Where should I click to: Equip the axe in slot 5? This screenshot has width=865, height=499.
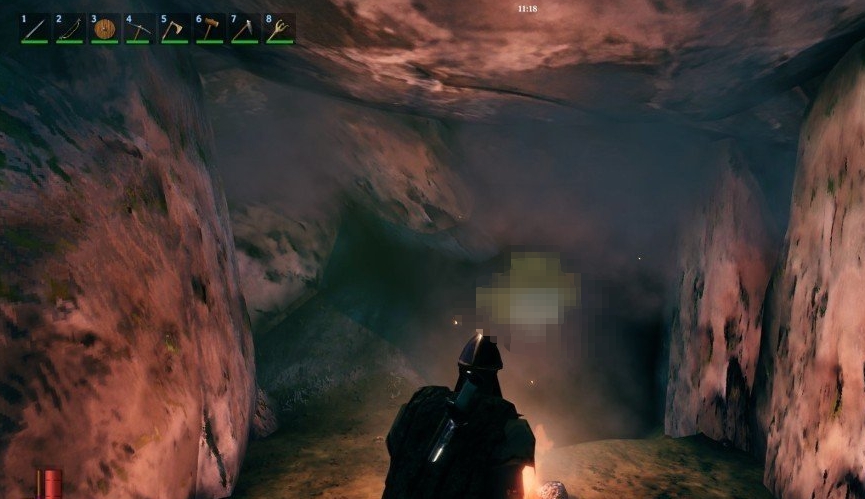174,29
